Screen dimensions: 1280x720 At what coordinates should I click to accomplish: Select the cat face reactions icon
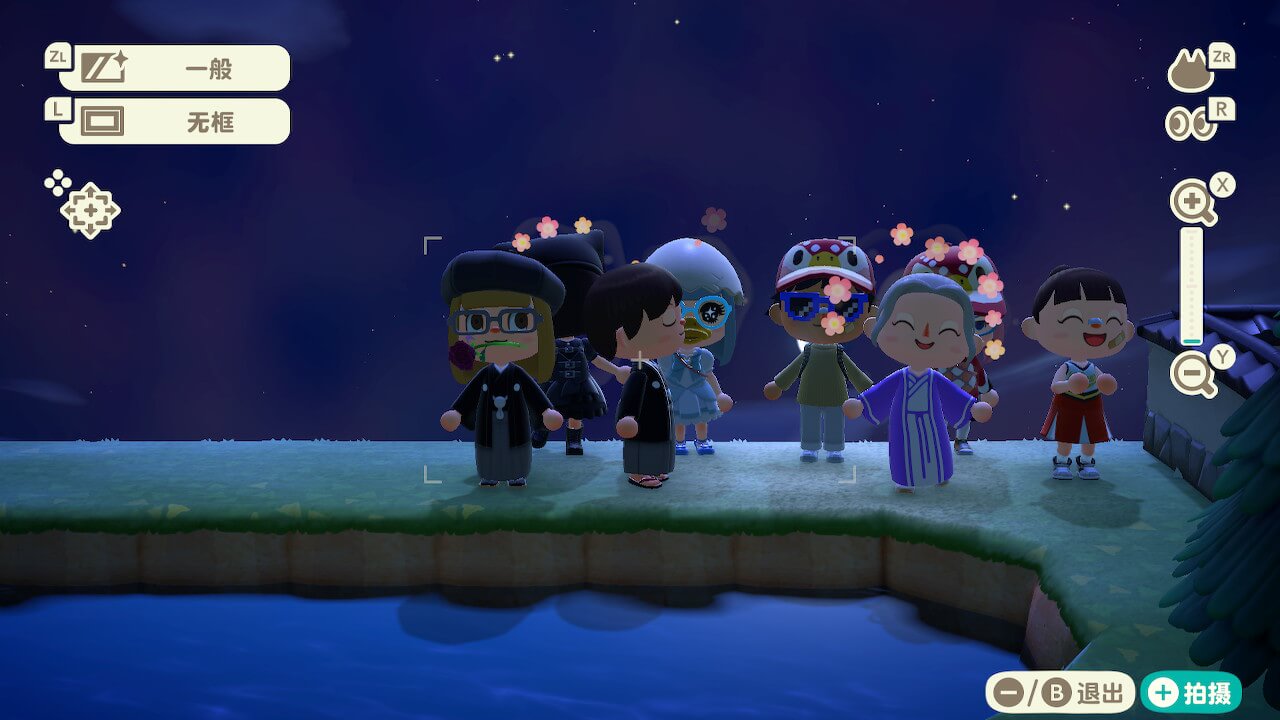coord(1191,71)
